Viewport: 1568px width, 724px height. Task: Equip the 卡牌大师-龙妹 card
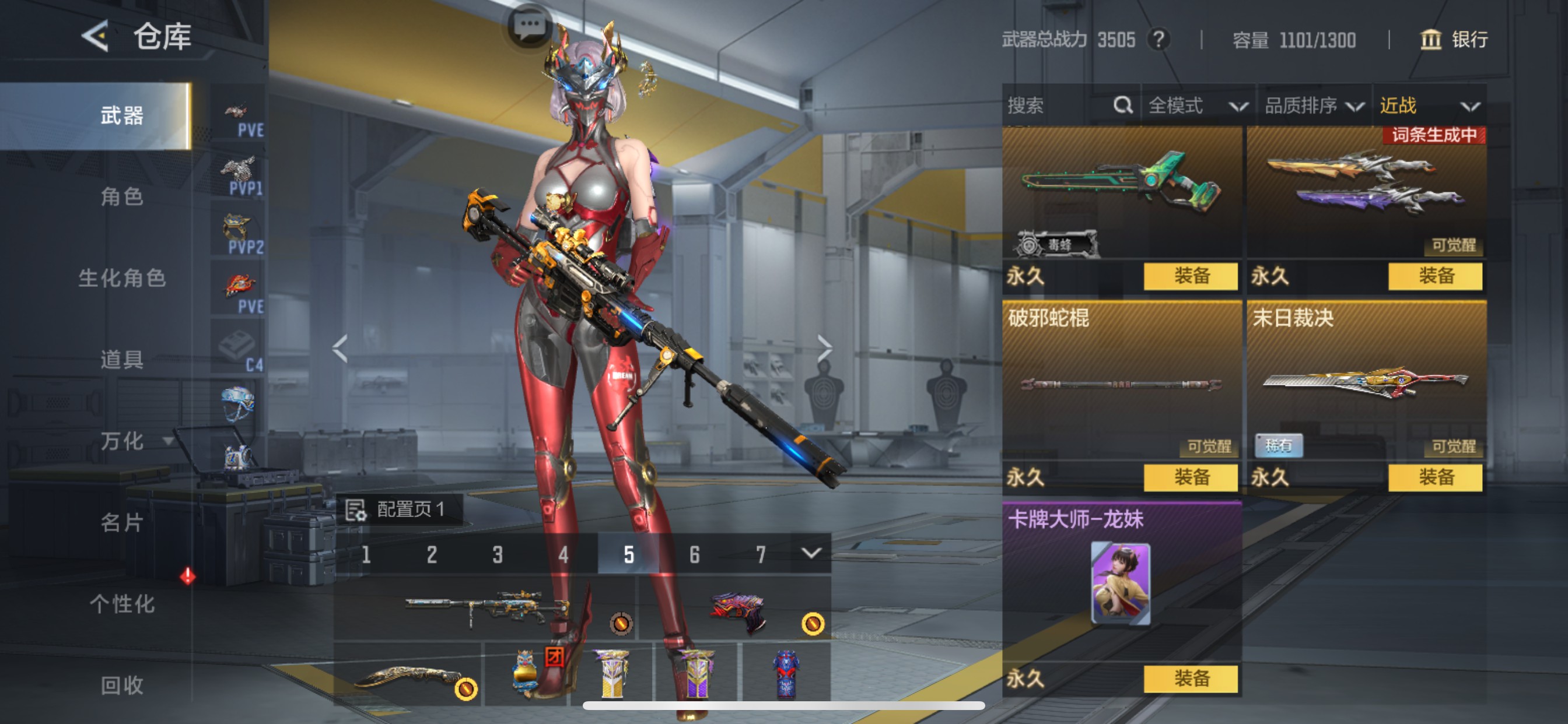[x=1190, y=679]
